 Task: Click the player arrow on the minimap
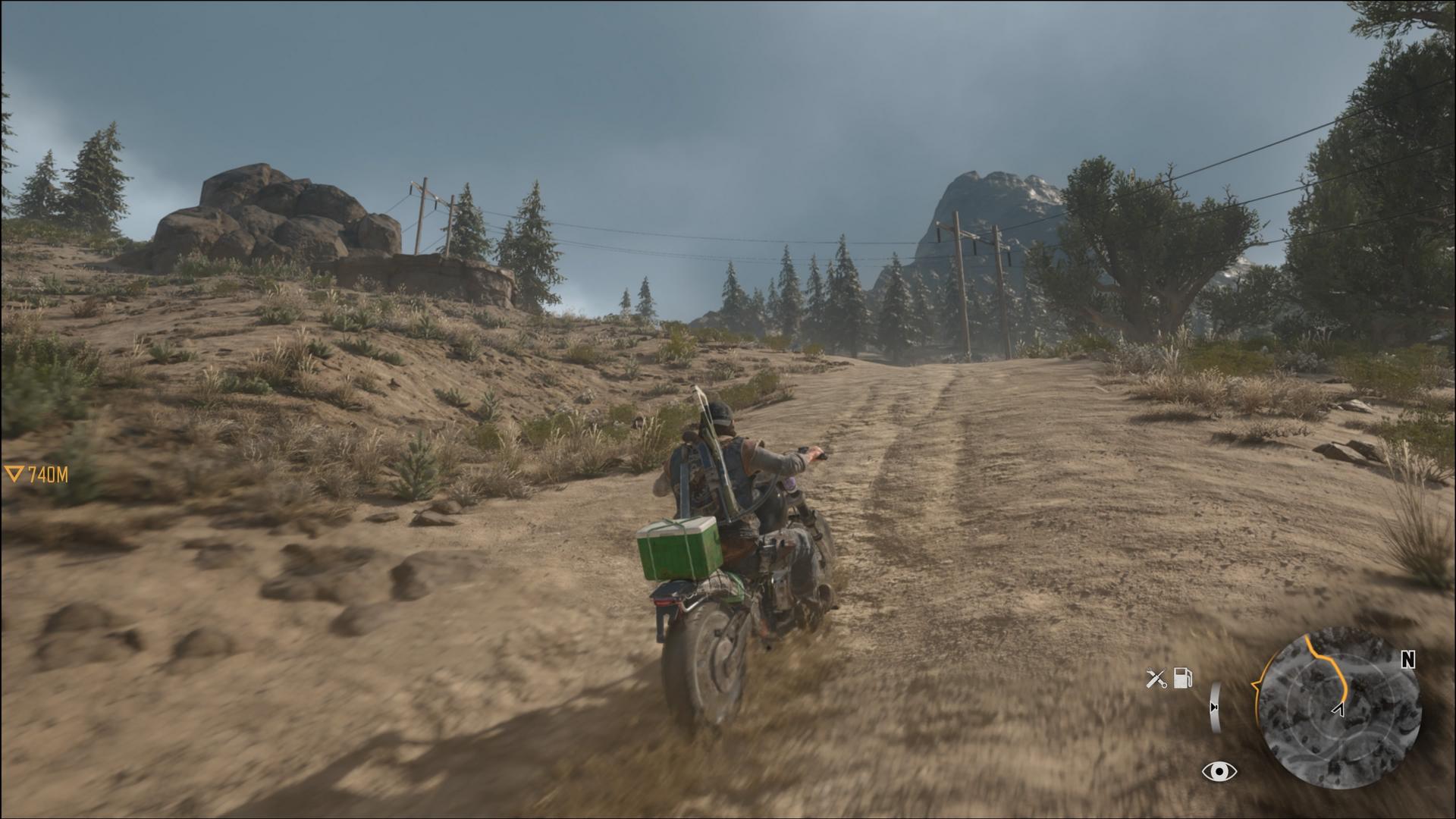pos(1339,710)
